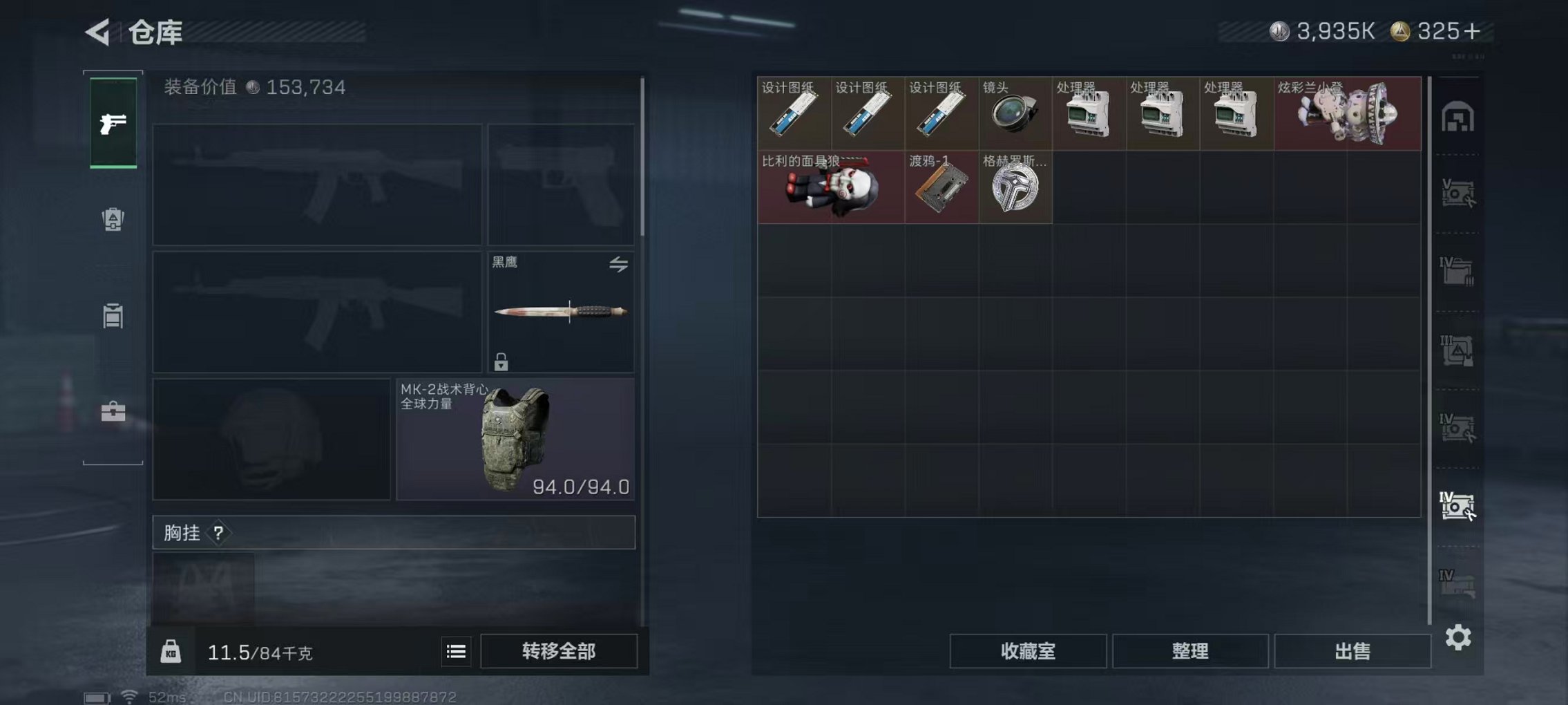
Task: Click the 整理 sort button
Action: pyautogui.click(x=1190, y=650)
